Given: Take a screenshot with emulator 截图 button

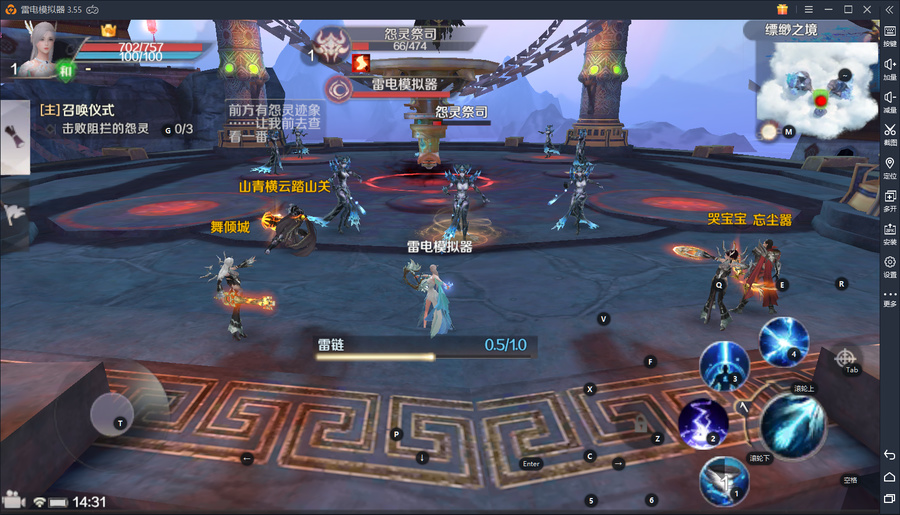Looking at the screenshot, I should pyautogui.click(x=889, y=134).
